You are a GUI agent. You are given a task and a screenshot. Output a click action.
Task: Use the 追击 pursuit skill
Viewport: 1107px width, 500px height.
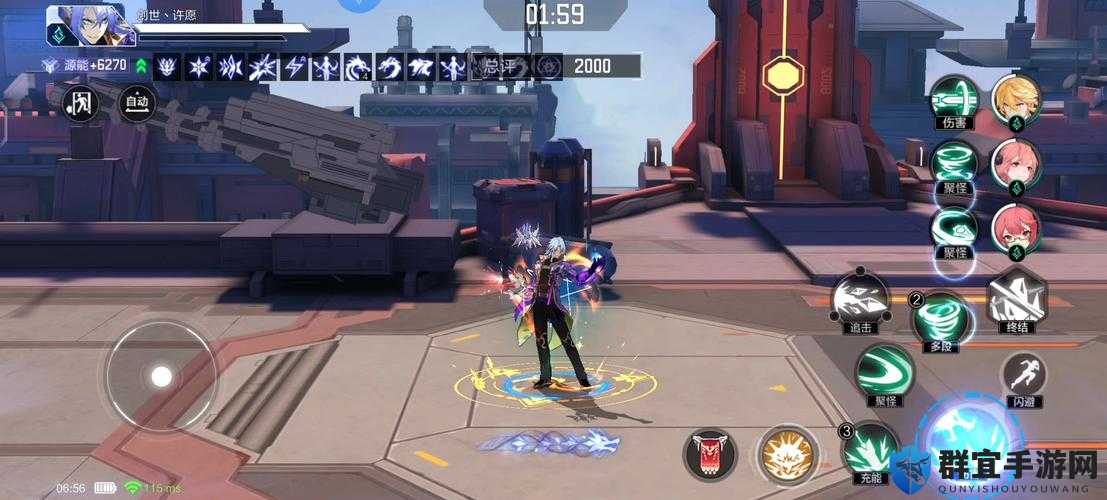coord(860,300)
